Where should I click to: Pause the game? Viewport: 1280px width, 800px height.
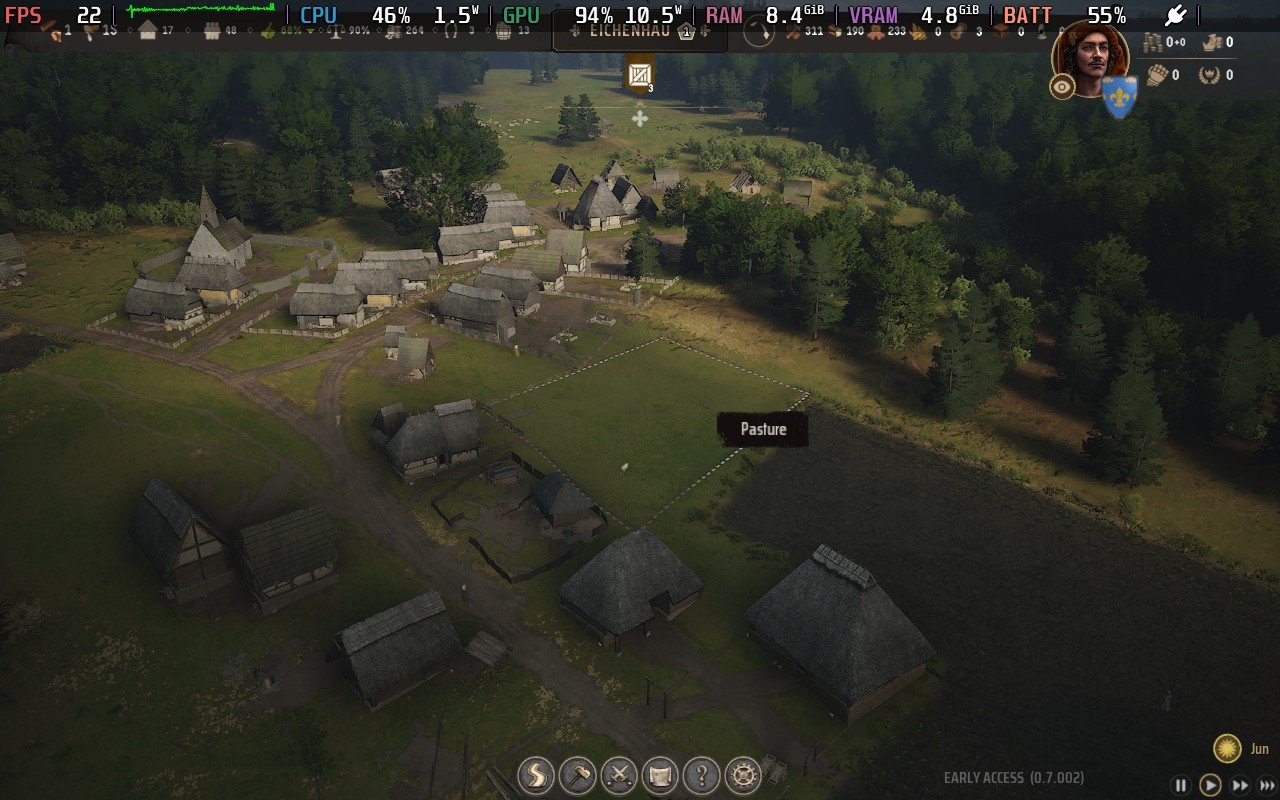tap(1180, 785)
